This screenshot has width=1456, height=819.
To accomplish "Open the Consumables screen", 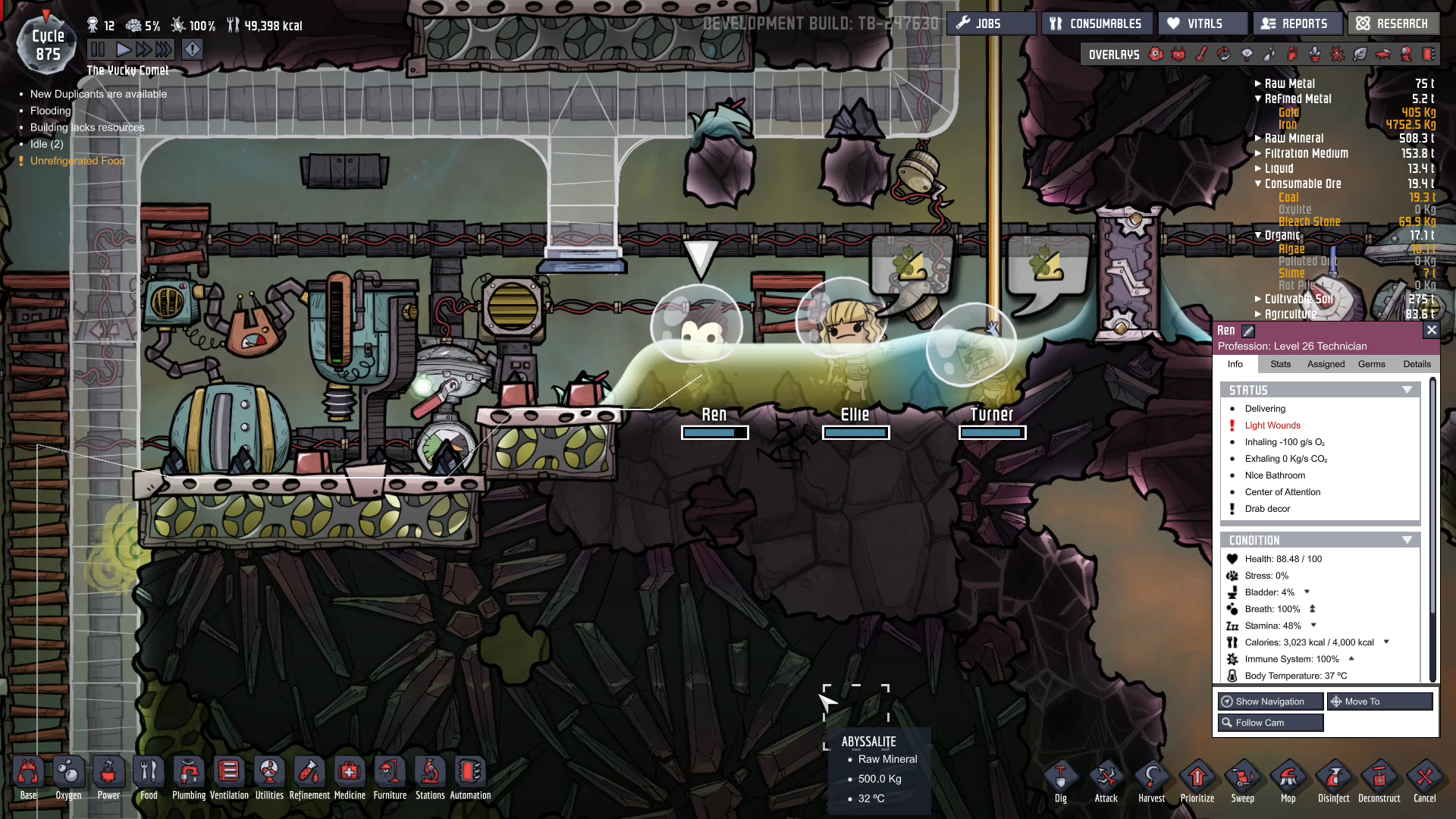I will [x=1097, y=24].
